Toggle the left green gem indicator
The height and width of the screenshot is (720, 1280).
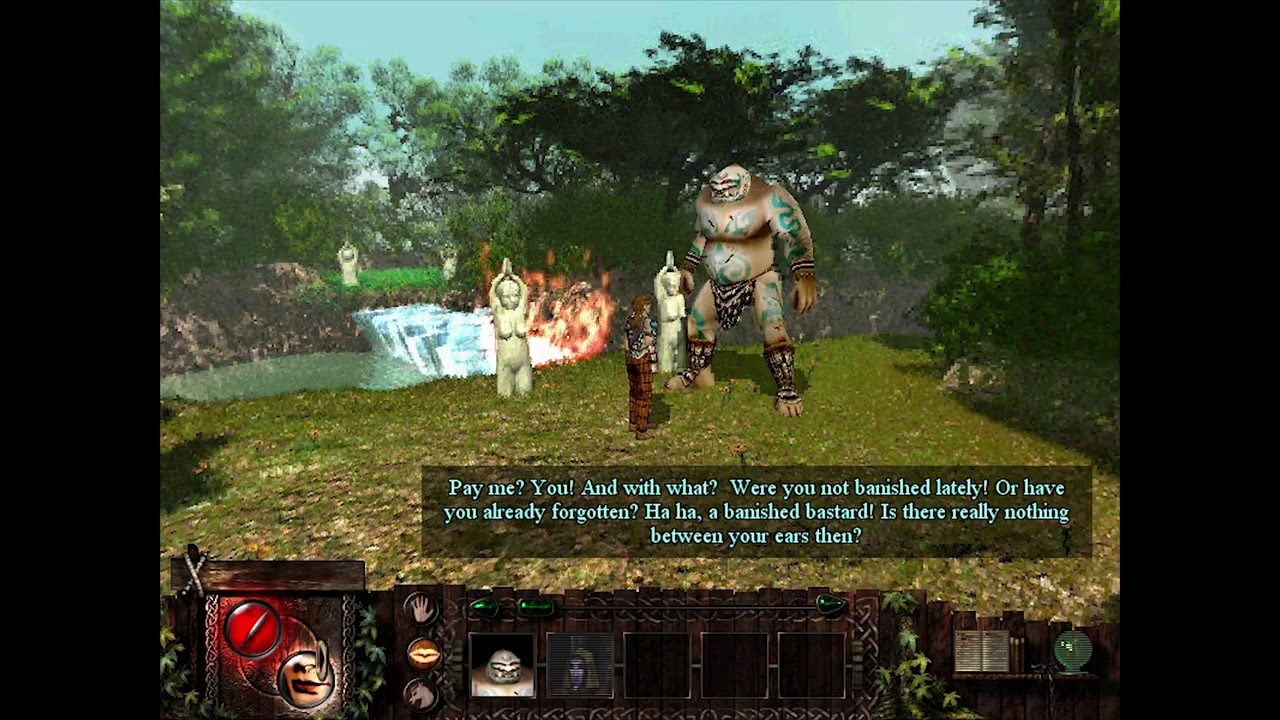484,604
